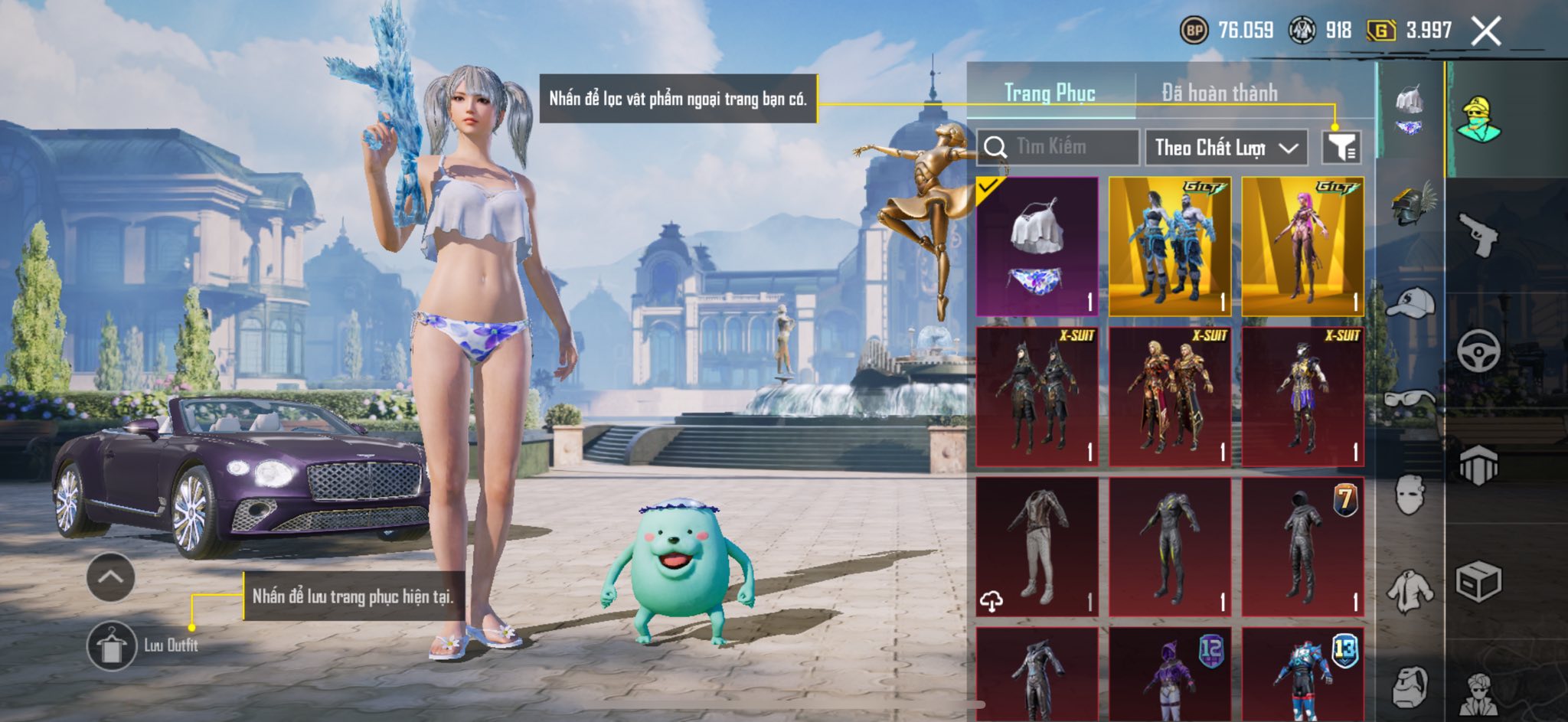Open the steering wheel vehicle category
This screenshot has height=722, width=1568.
[1478, 351]
